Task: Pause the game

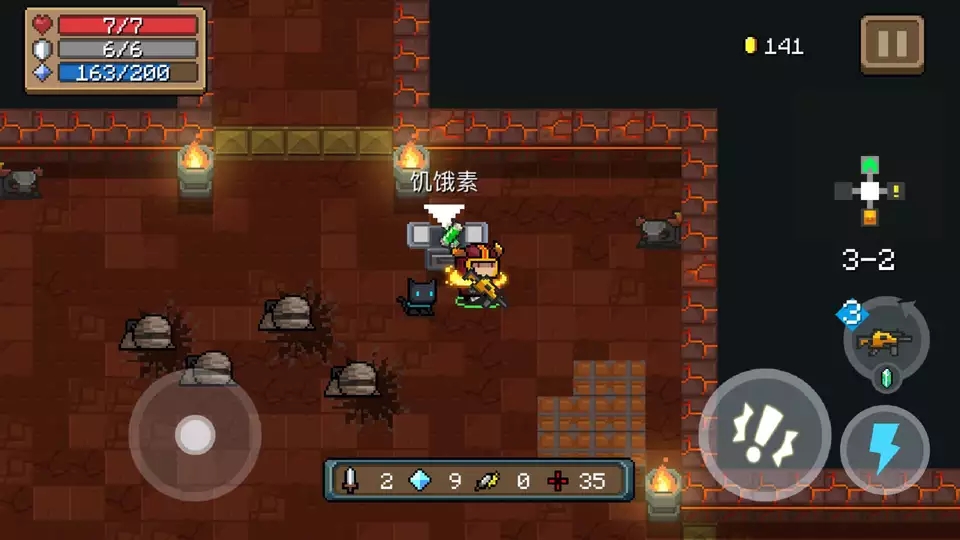Action: tap(891, 45)
